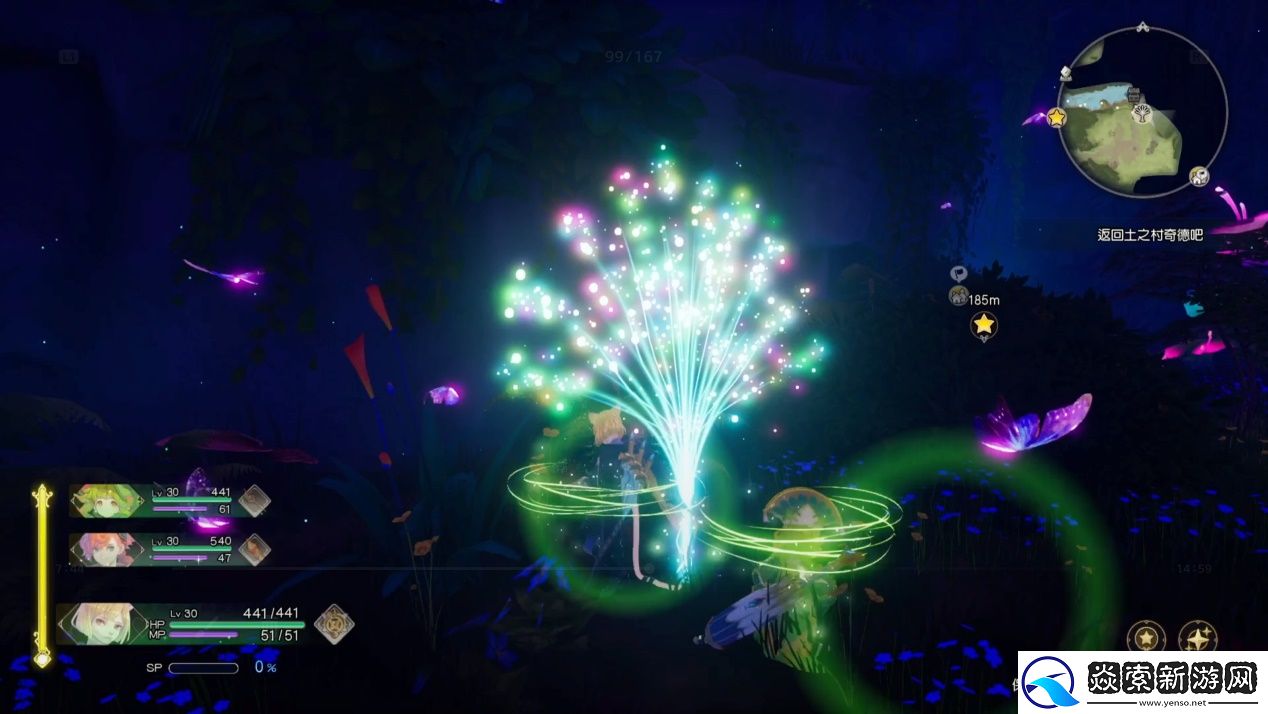Click the 焱索新游网 watermark logo
Screen dimensions: 1268x714
click(x=1142, y=682)
